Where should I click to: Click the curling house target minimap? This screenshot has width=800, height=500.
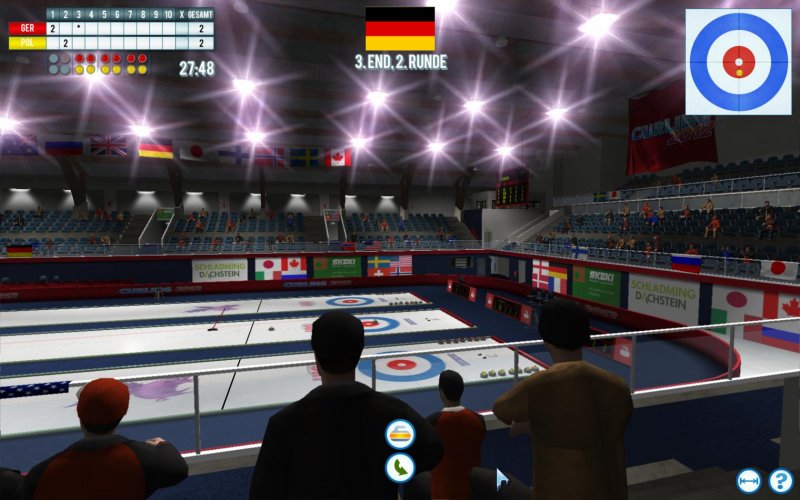coord(738,61)
